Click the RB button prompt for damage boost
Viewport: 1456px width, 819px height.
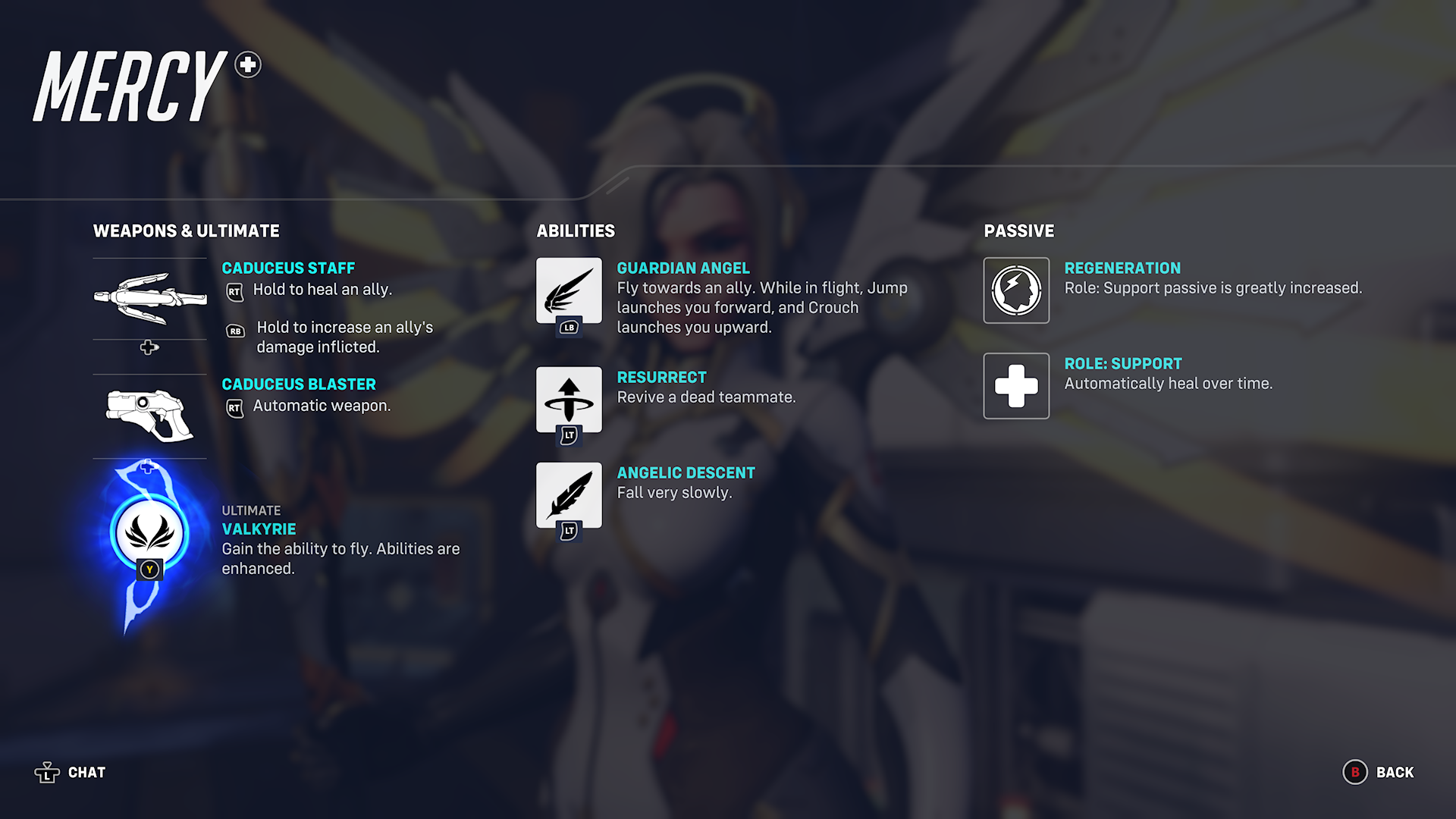click(x=235, y=331)
